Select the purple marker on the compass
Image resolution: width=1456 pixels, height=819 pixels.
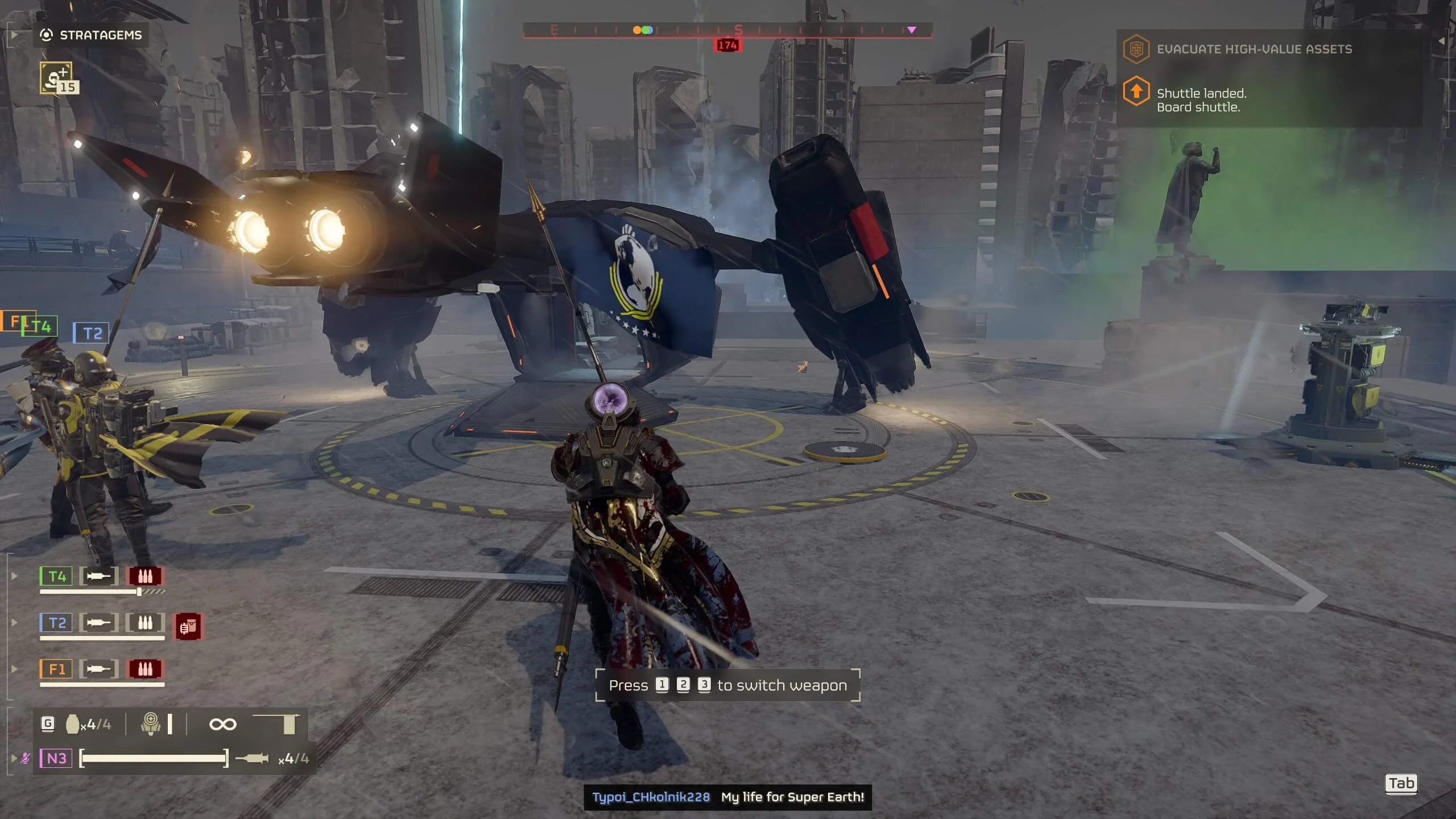pyautogui.click(x=912, y=30)
